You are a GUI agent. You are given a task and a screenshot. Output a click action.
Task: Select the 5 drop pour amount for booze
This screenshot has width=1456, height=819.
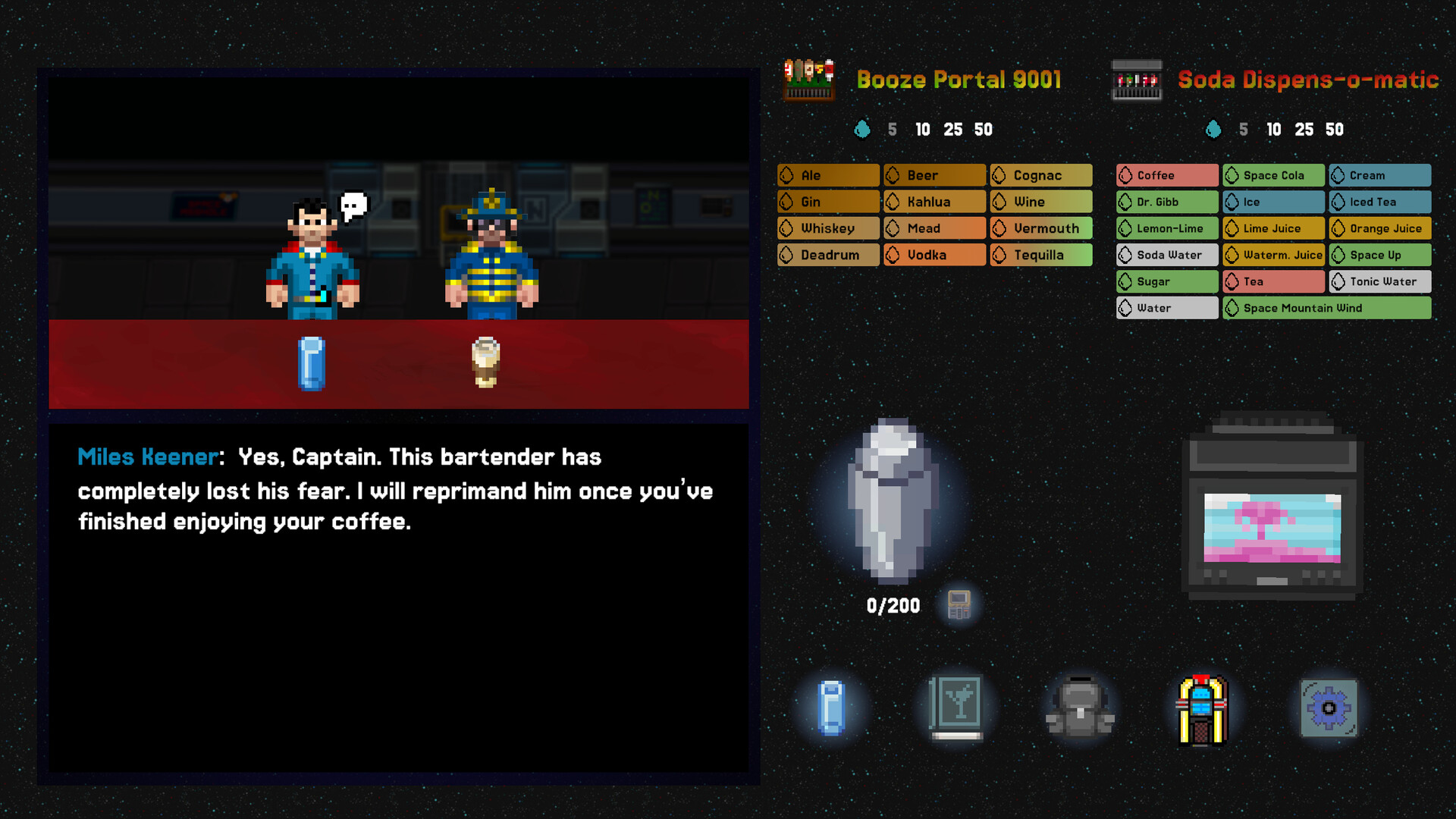pyautogui.click(x=892, y=129)
